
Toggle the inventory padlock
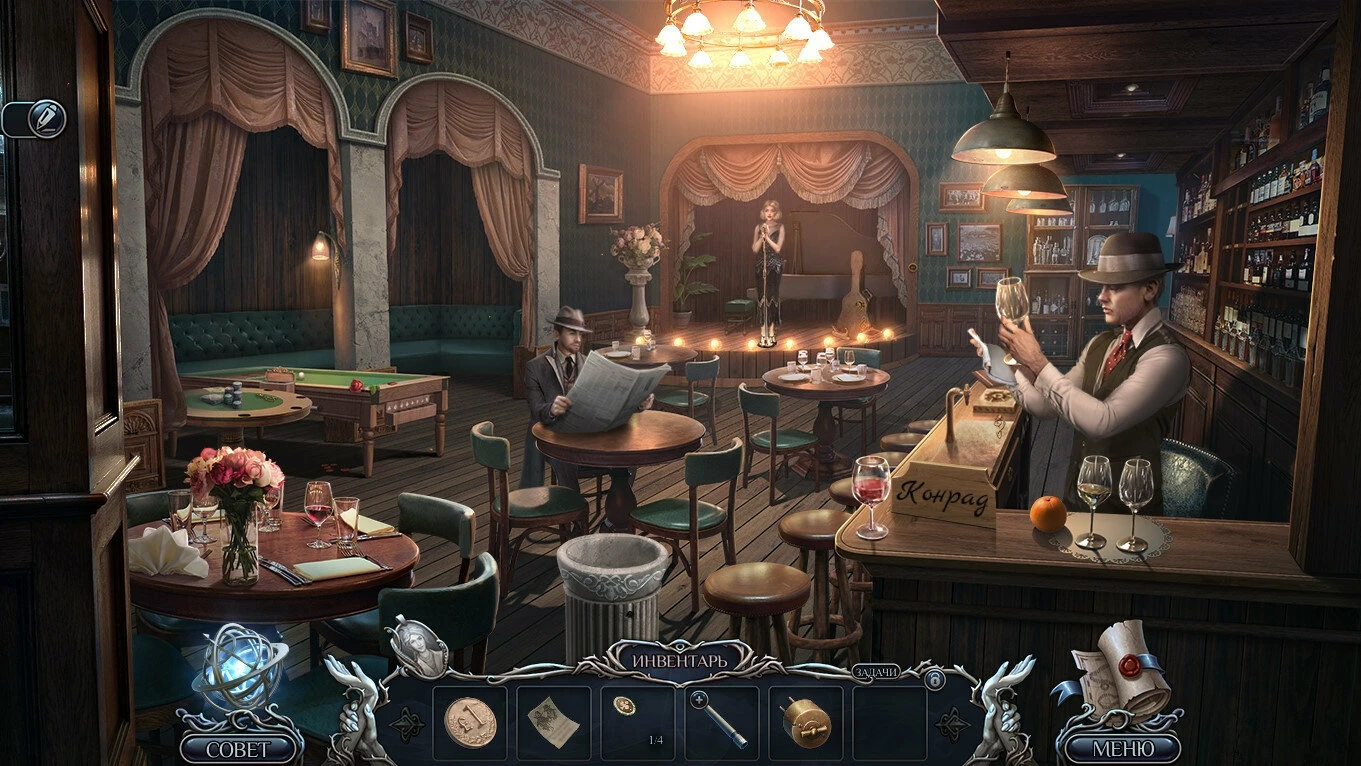[x=935, y=681]
